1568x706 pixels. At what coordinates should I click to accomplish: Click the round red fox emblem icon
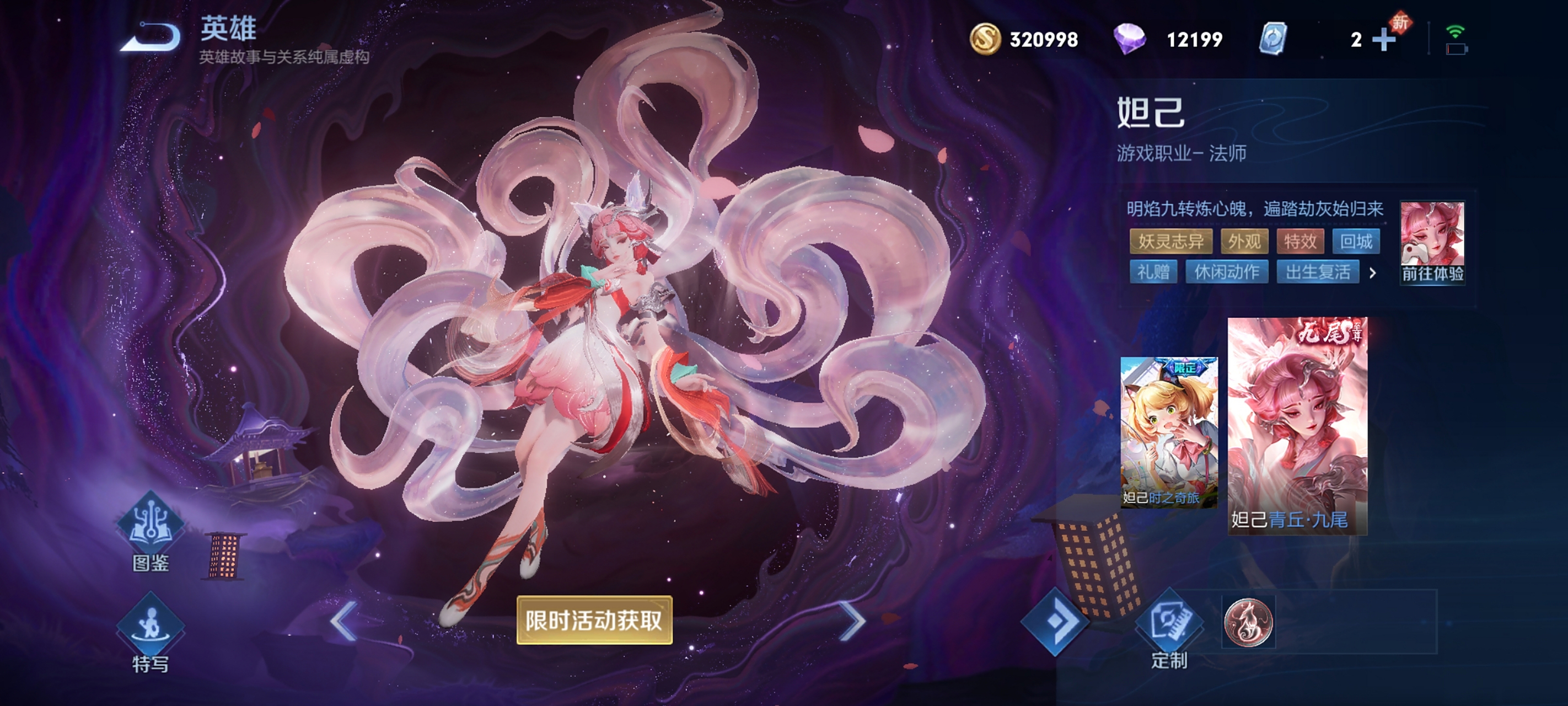[1248, 622]
